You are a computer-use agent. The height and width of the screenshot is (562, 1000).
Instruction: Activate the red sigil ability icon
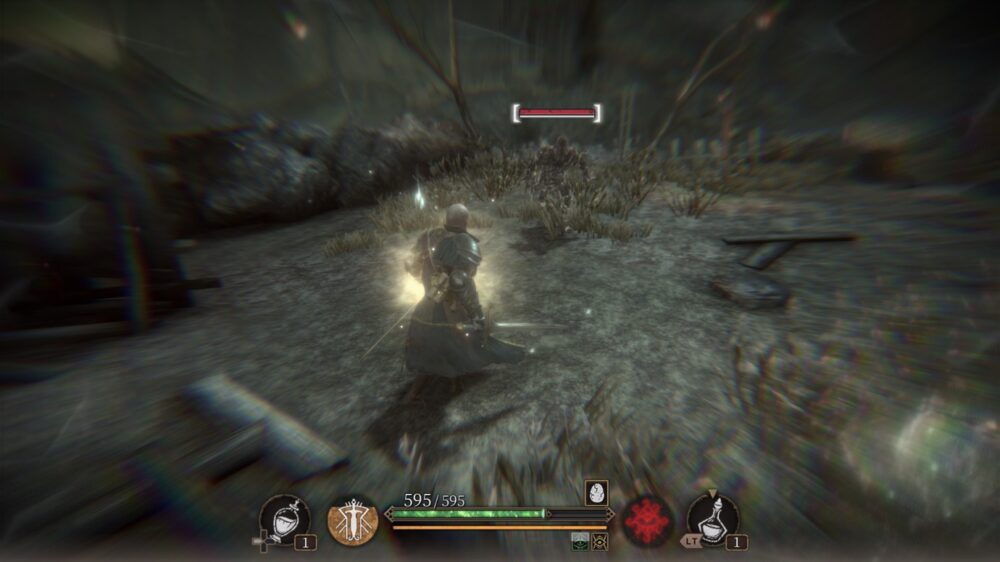click(647, 521)
